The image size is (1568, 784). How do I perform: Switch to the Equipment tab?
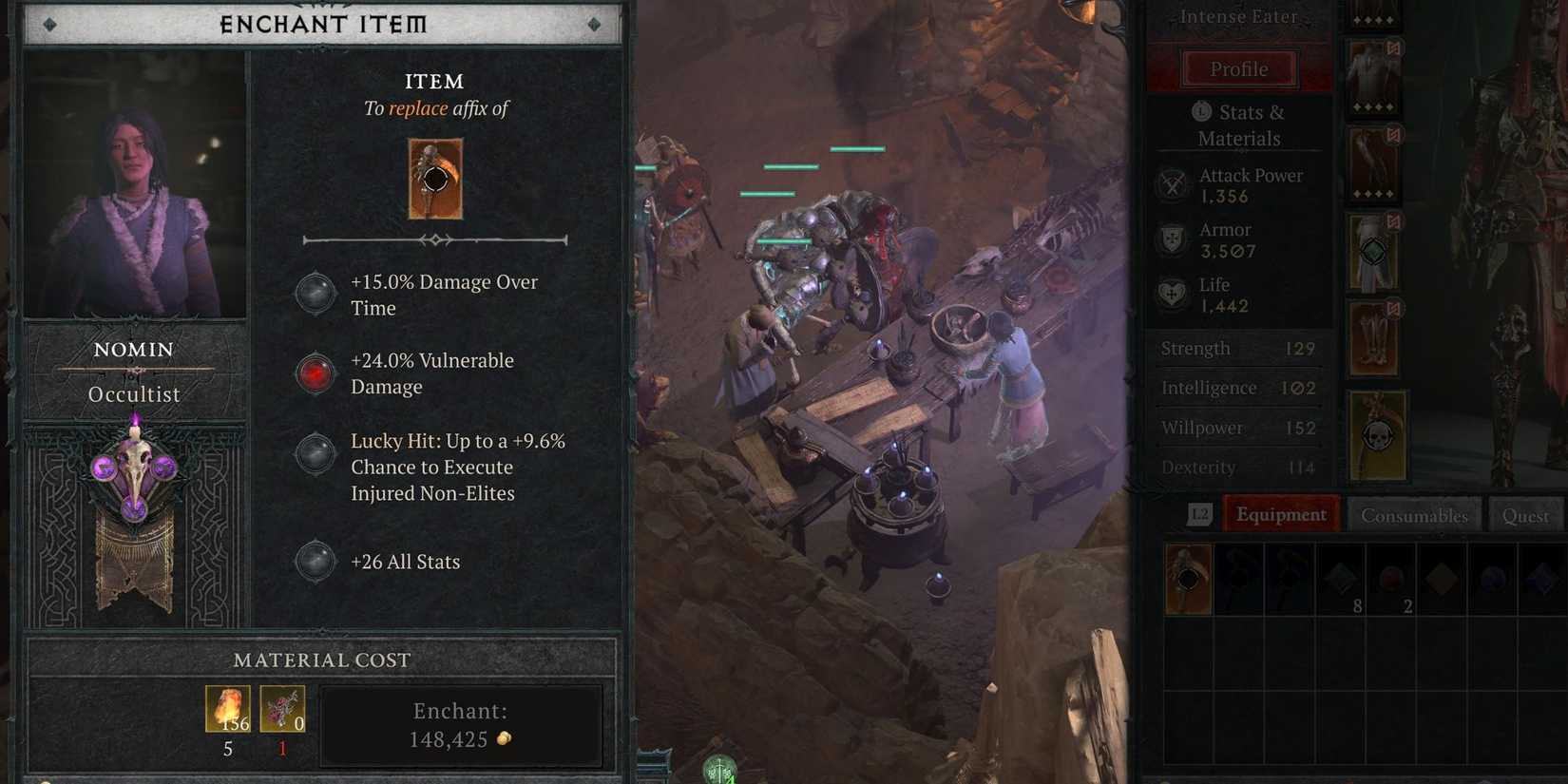pyautogui.click(x=1281, y=514)
